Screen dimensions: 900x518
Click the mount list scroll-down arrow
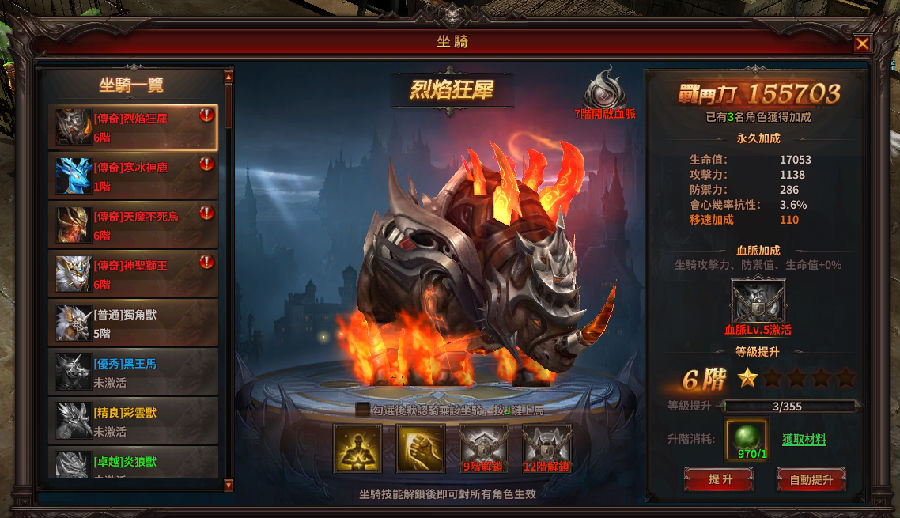(x=228, y=485)
